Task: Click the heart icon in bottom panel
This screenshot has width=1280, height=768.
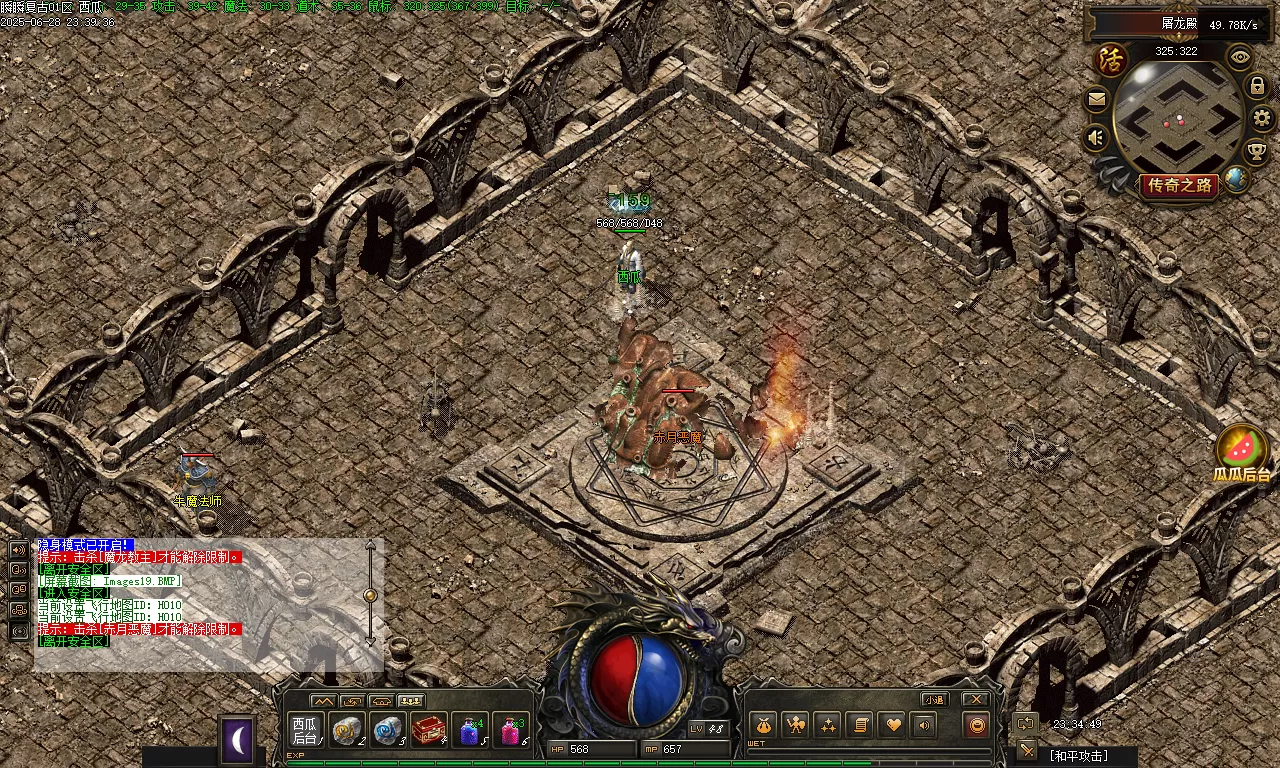Action: tap(892, 725)
